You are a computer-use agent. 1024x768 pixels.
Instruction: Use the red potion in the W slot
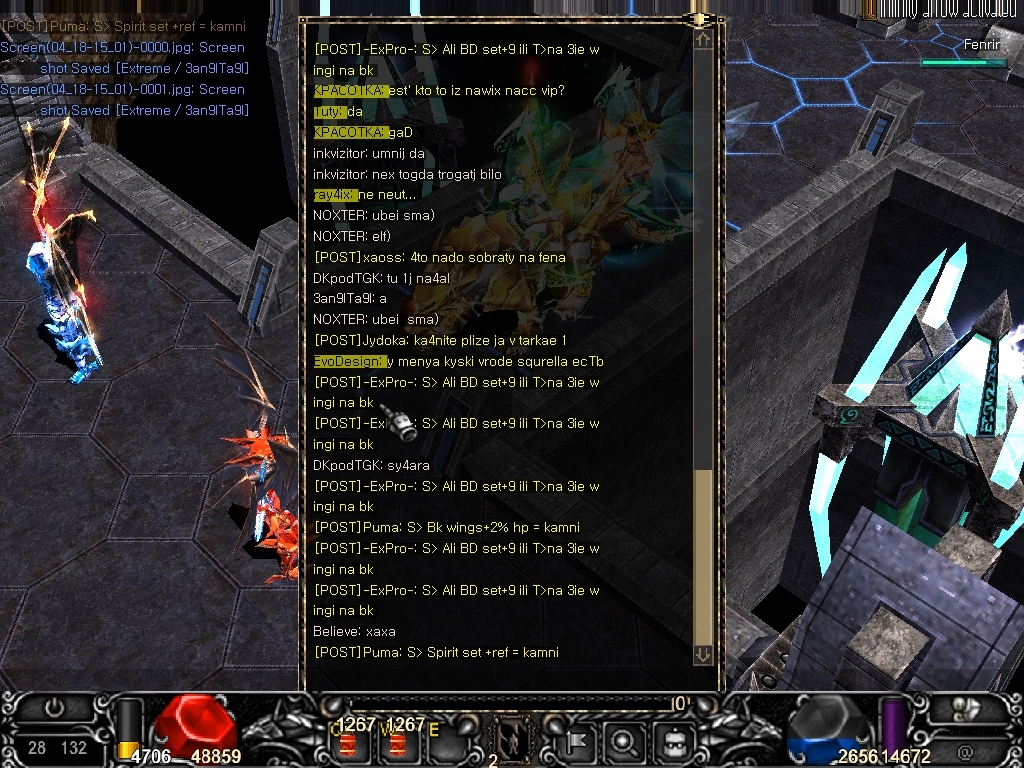(x=398, y=744)
